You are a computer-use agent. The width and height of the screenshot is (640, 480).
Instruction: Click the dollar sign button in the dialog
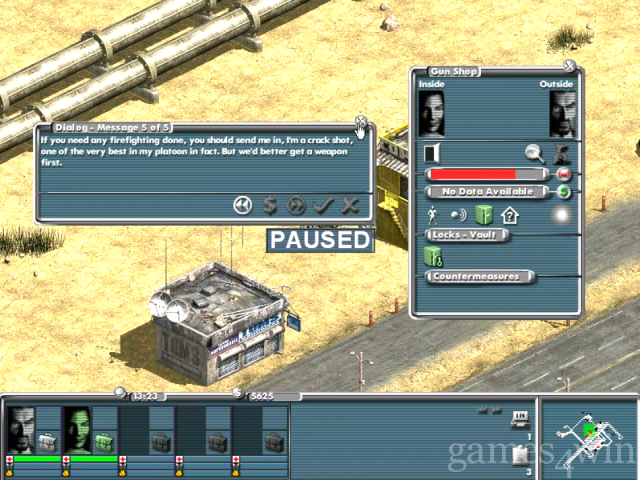click(x=270, y=206)
